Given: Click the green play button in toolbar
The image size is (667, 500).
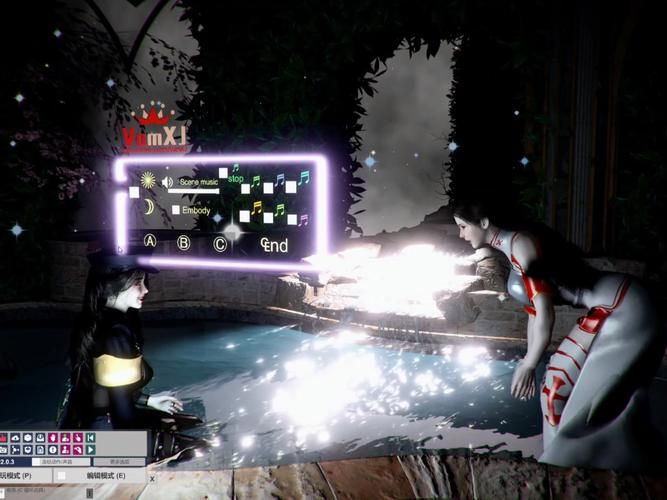Looking at the screenshot, I should (91, 450).
